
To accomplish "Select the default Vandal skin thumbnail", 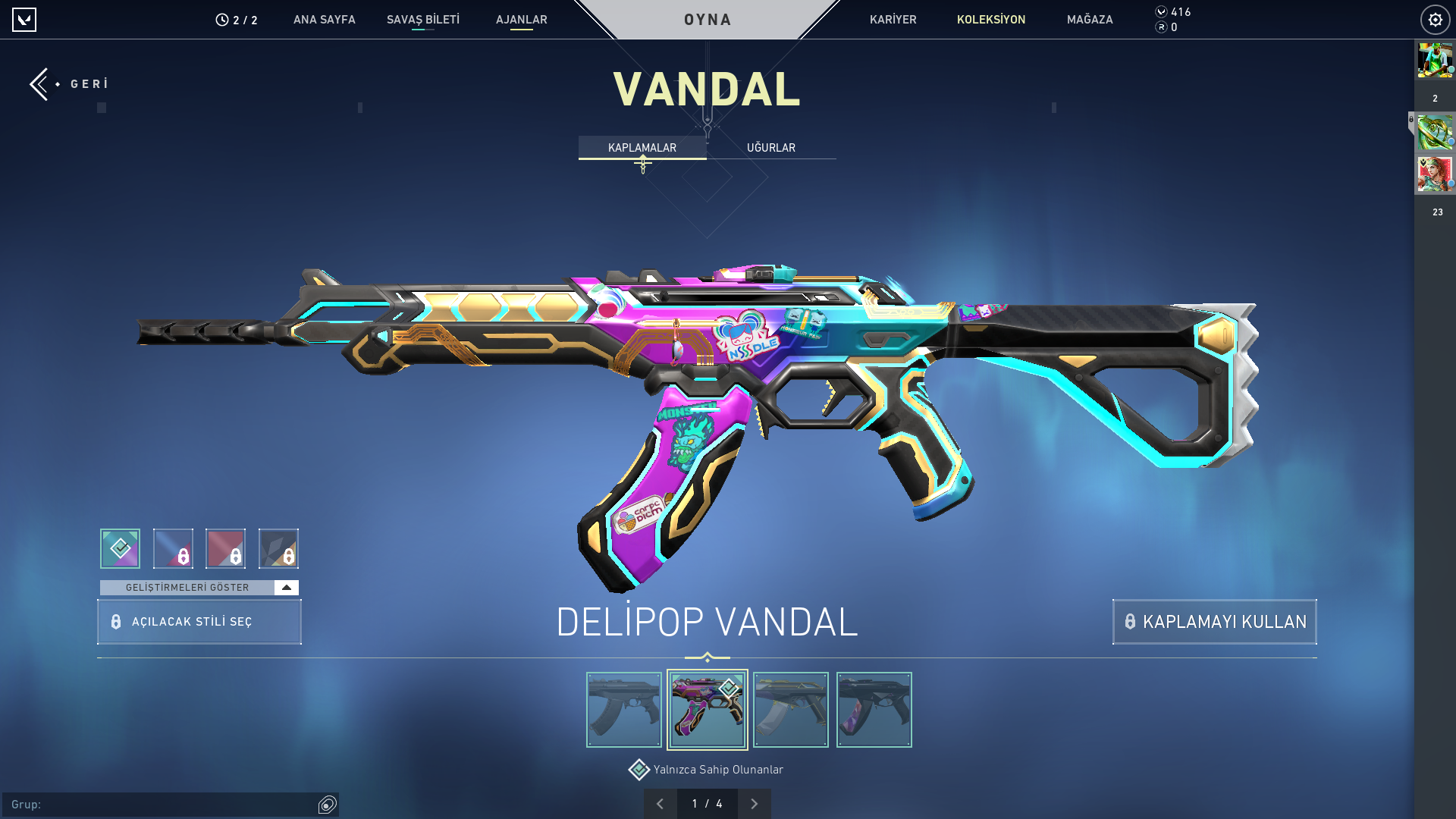I will pos(624,710).
